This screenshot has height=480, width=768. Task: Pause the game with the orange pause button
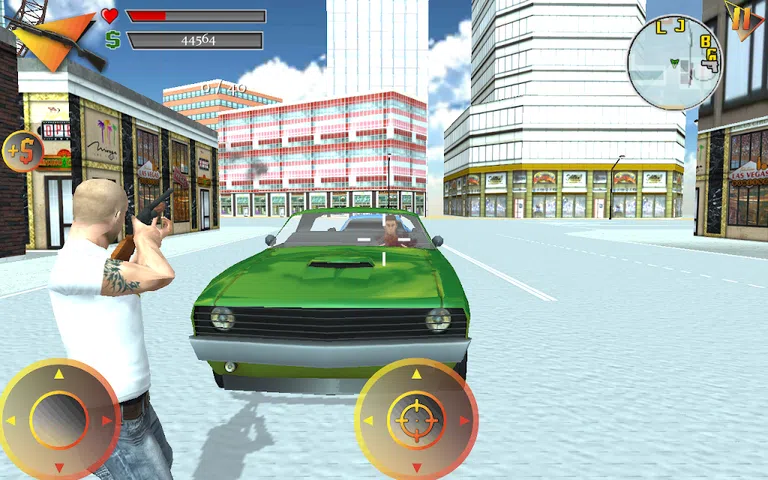(x=742, y=19)
